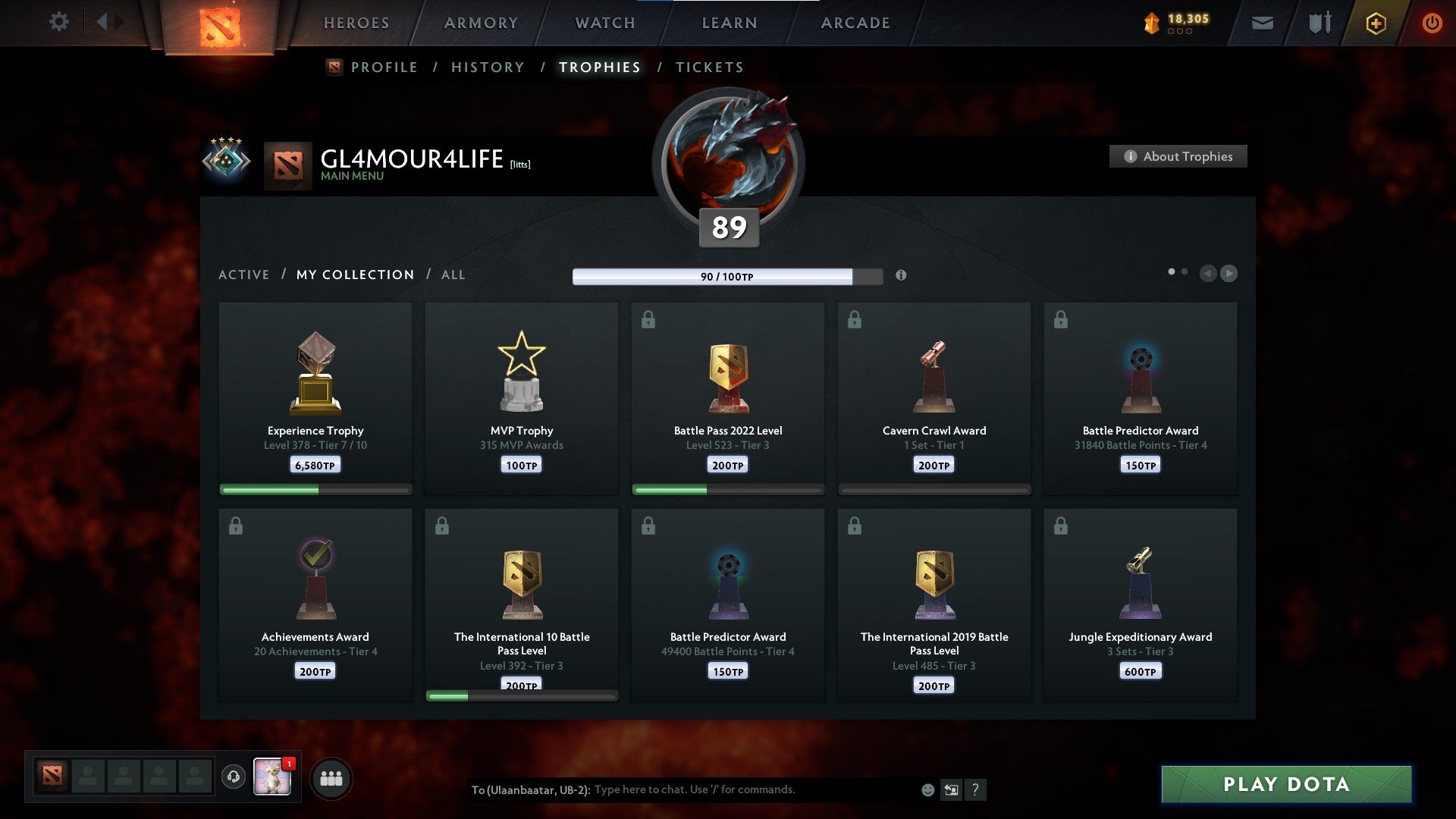Open the friends list people icon
The height and width of the screenshot is (819, 1456).
(x=331, y=777)
